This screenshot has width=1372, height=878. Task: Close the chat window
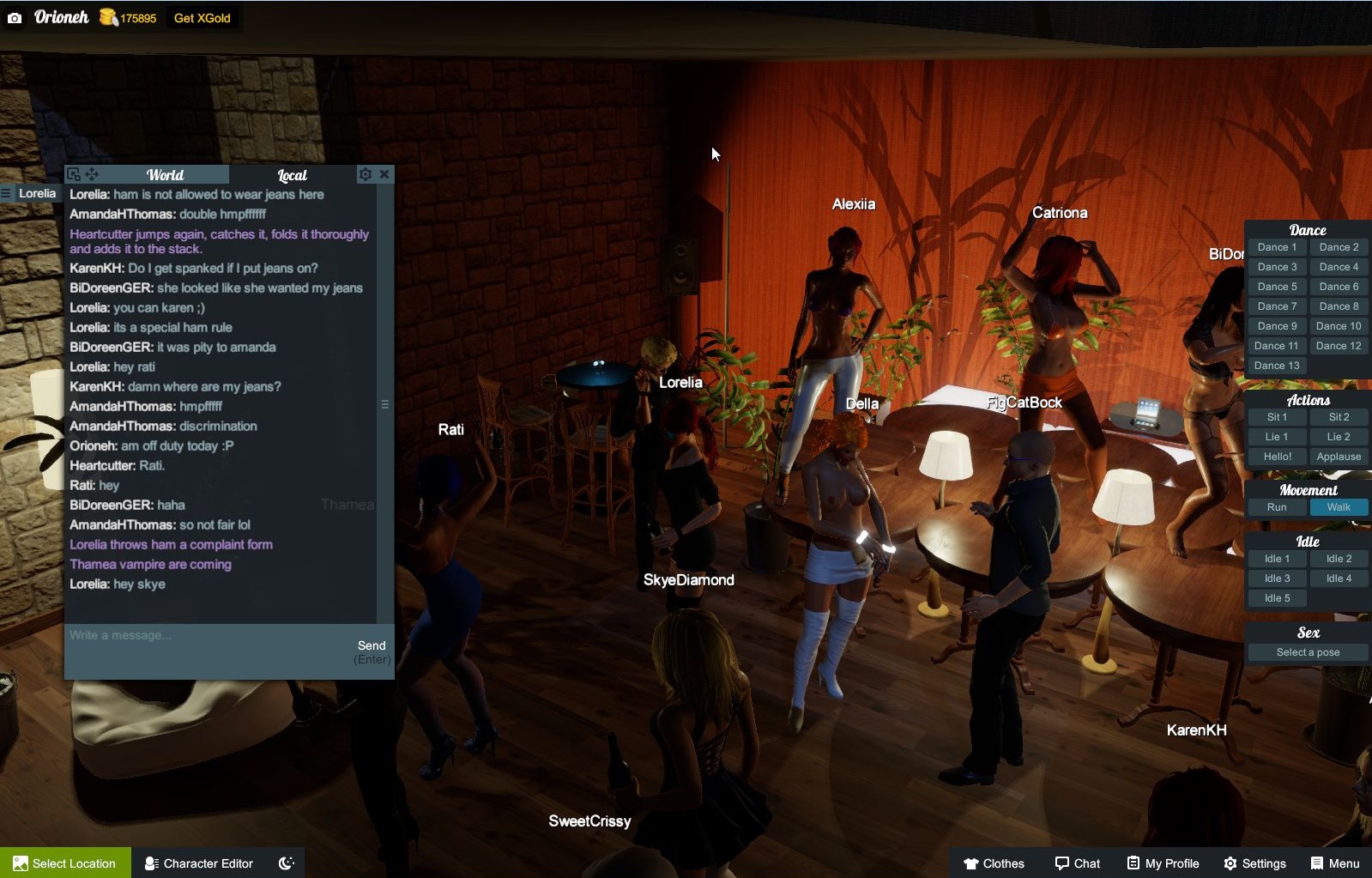(x=384, y=174)
